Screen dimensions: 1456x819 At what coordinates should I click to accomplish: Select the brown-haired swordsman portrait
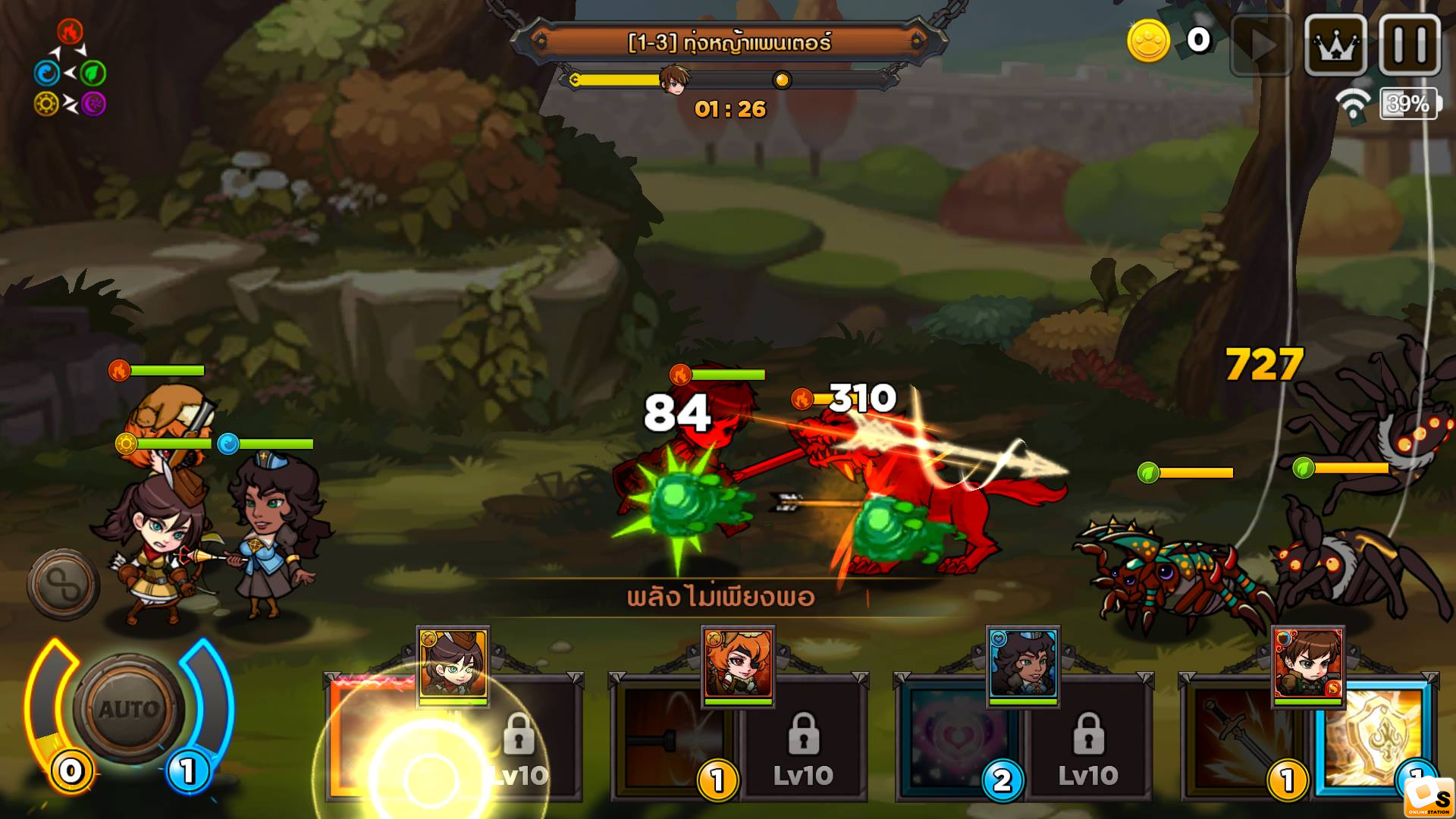pos(1307,665)
